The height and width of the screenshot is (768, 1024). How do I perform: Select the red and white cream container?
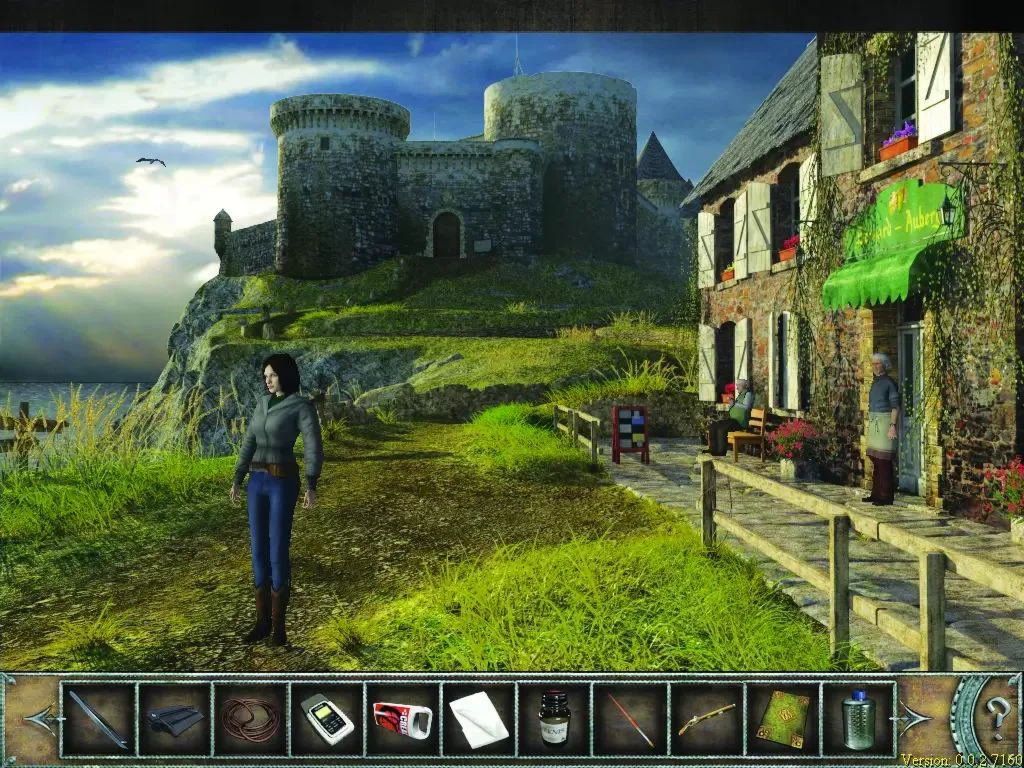402,719
